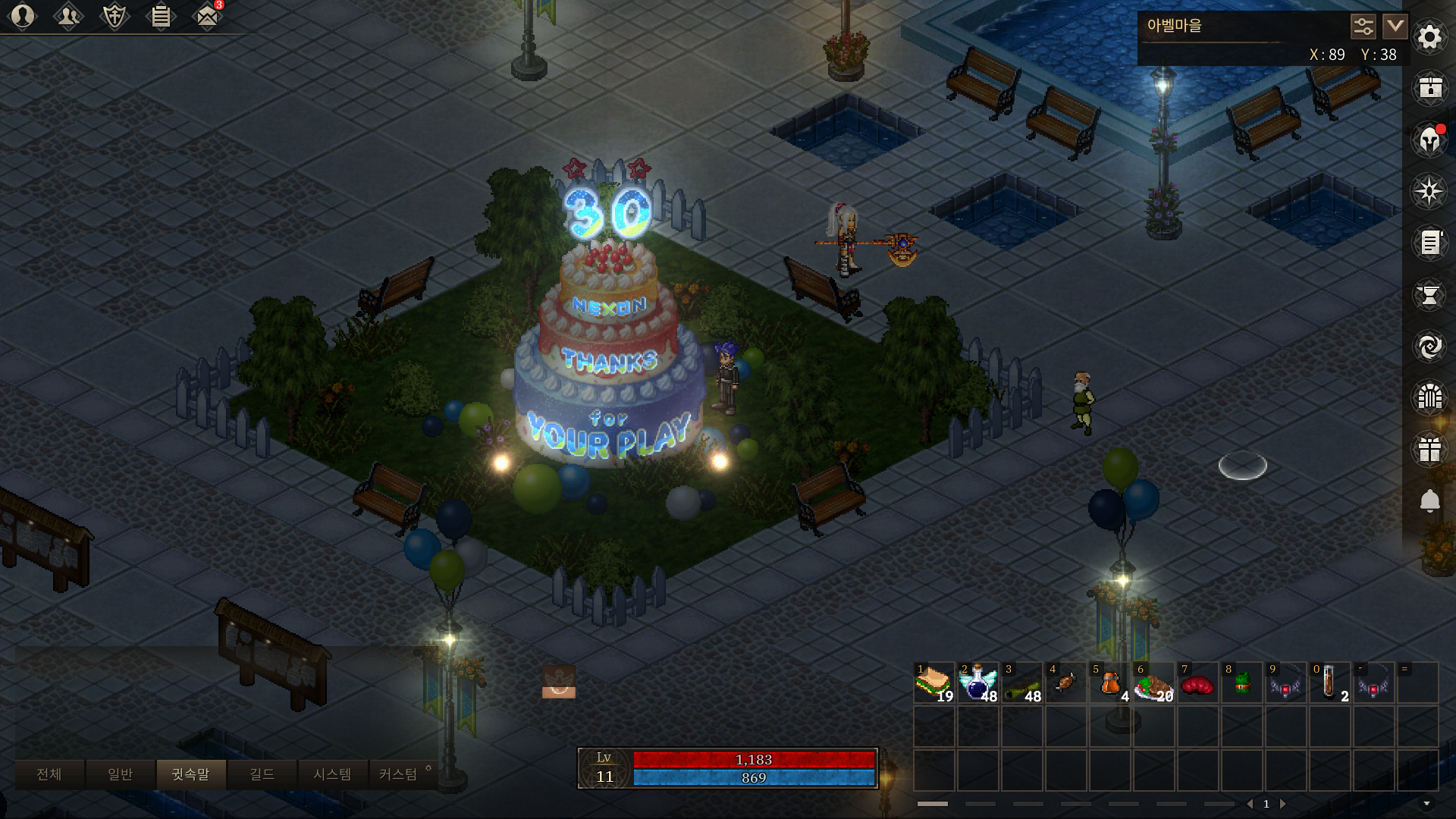The width and height of the screenshot is (1456, 819).
Task: Use the winged blue potion slot
Action: pos(978,682)
